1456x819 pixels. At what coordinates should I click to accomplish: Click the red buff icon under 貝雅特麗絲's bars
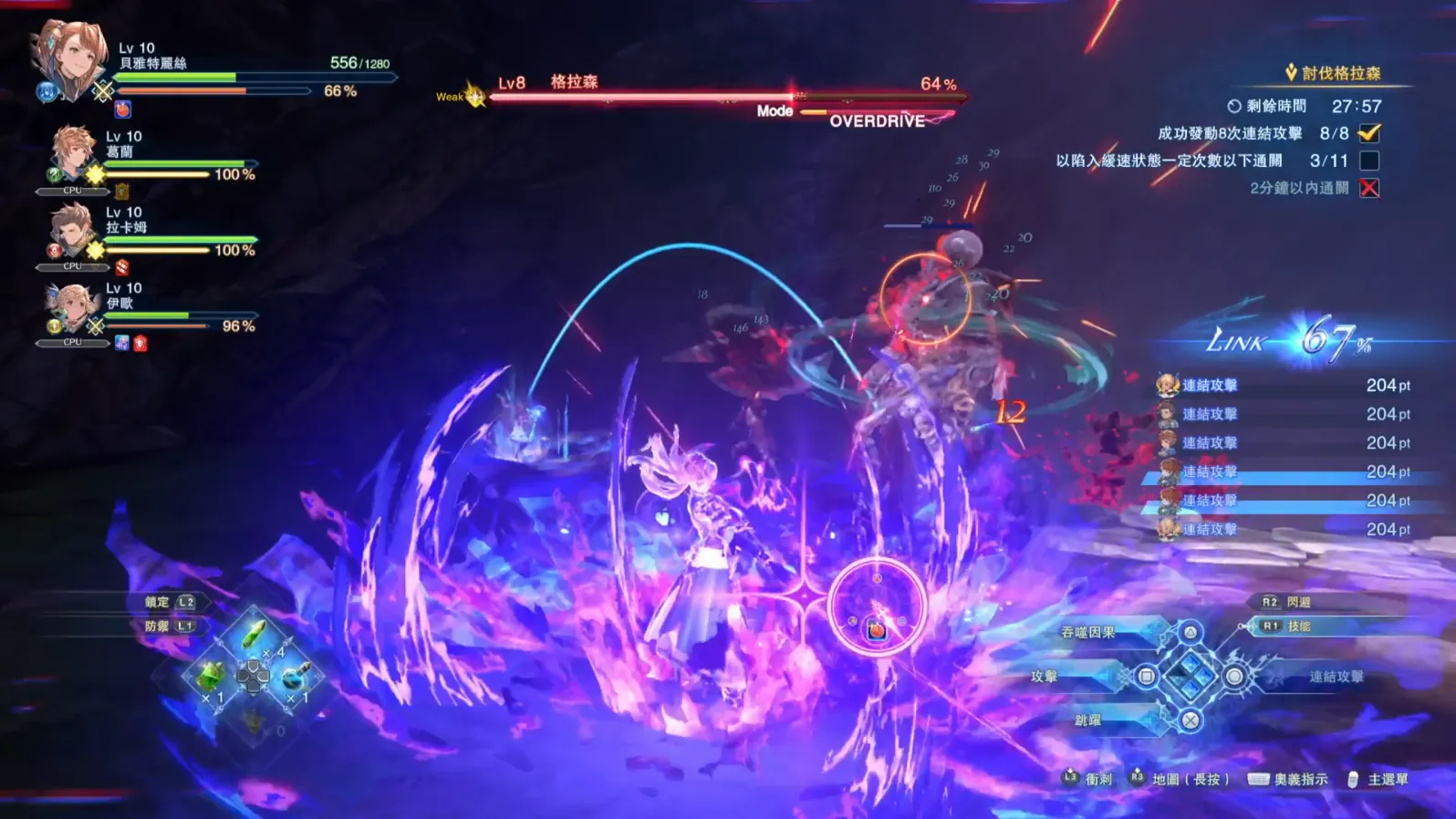pyautogui.click(x=123, y=109)
